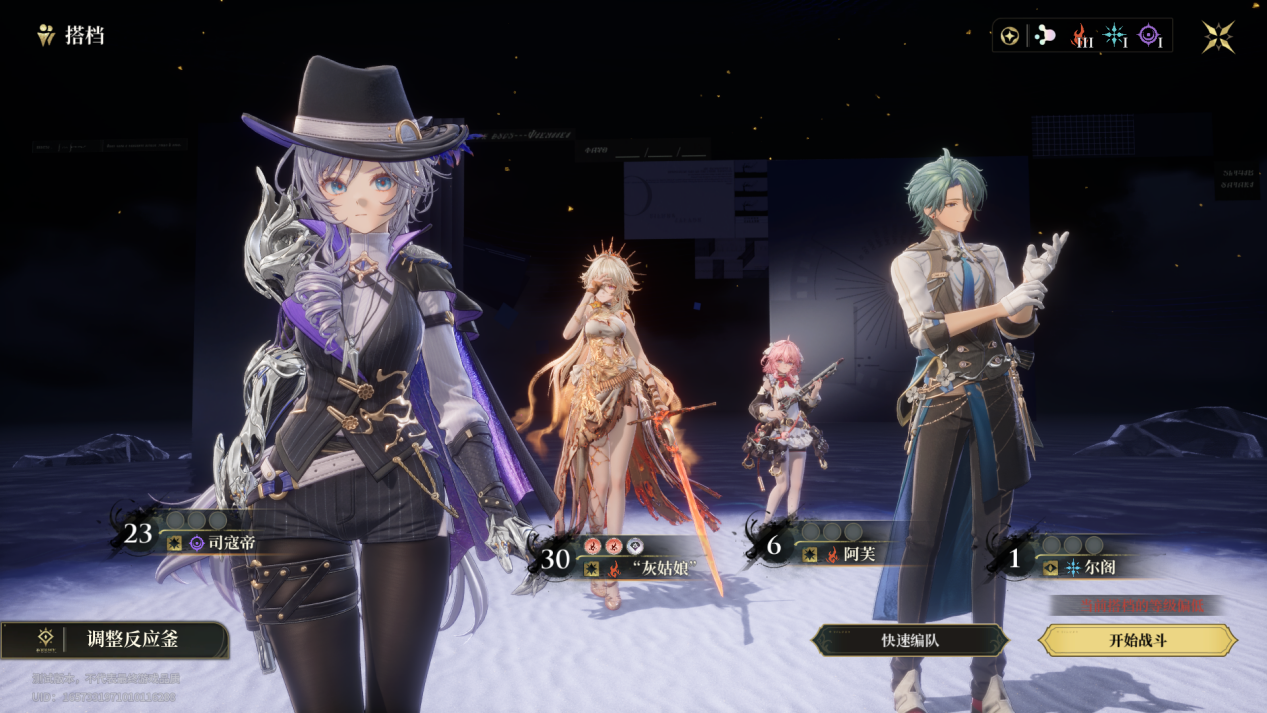Screen dimensions: 1267x713
Task: Inspect the purple eye element resonance icon
Action: pos(1150,37)
